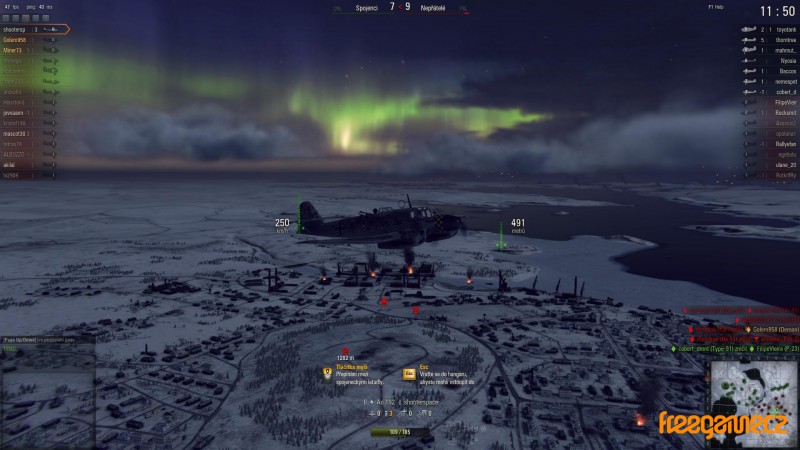
Task: Choose enemy player Baccos from the list
Action: click(780, 71)
